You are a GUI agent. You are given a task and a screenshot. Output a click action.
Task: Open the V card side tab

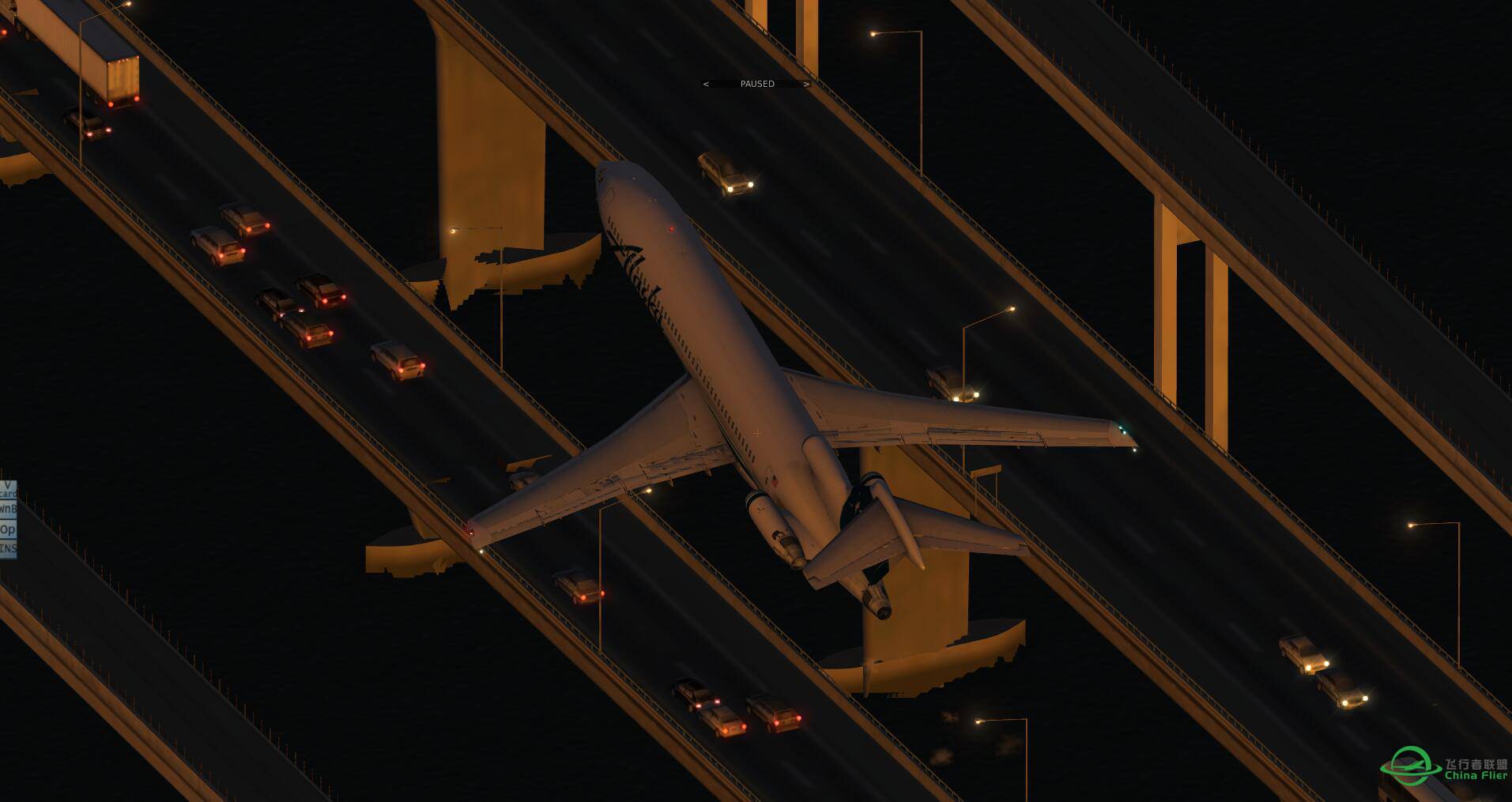pos(7,490)
